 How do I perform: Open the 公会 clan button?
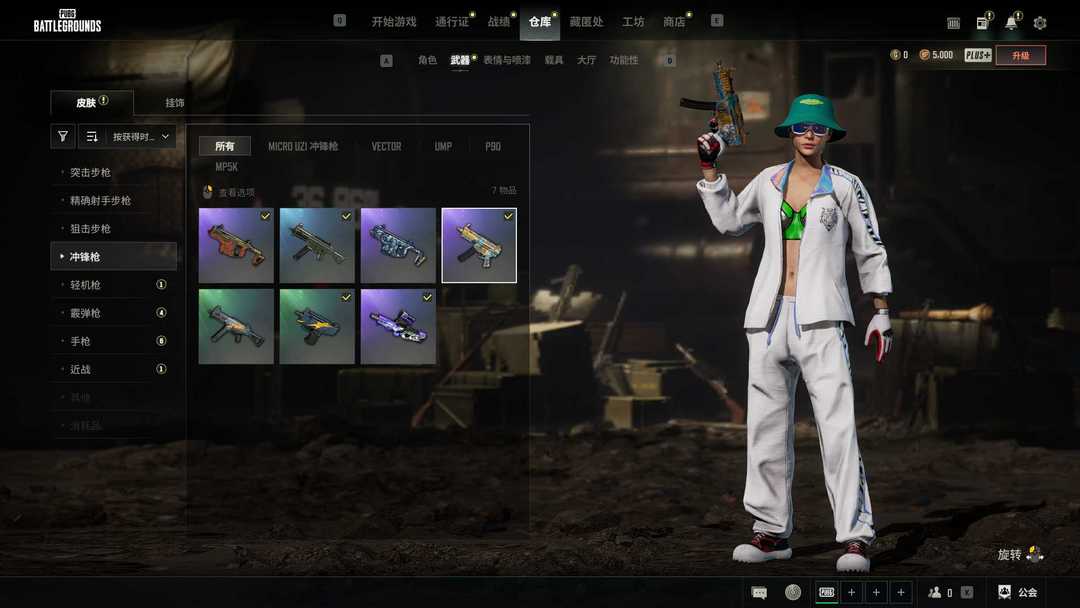tap(1018, 592)
